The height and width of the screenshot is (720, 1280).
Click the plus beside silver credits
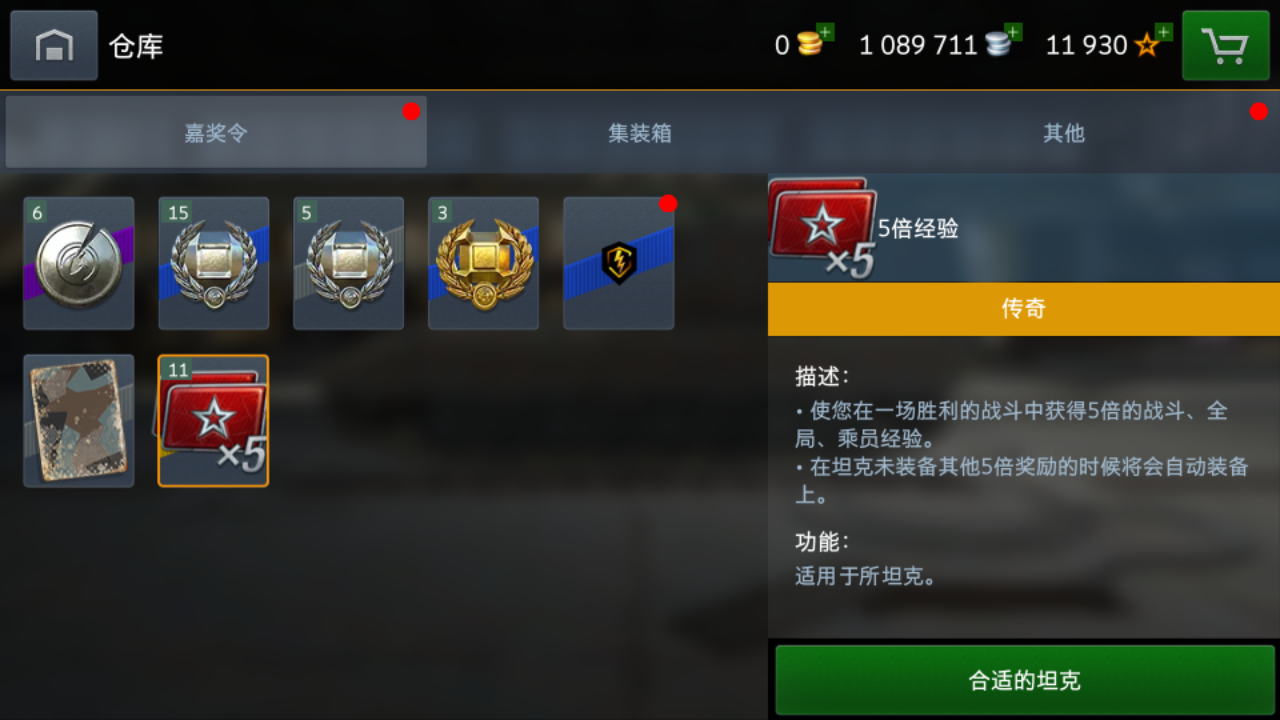(x=1012, y=32)
